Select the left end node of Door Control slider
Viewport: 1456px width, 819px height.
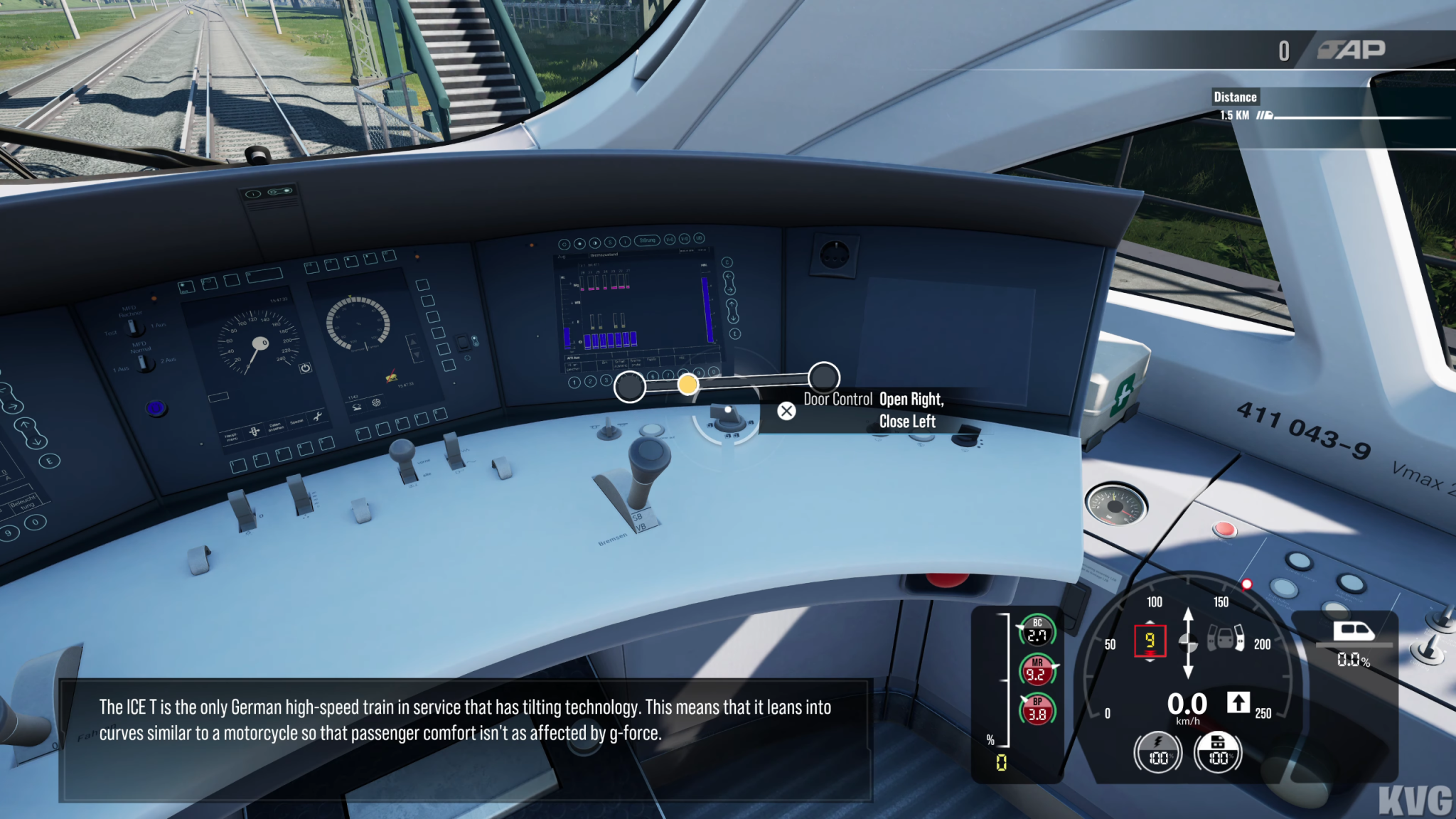pyautogui.click(x=630, y=387)
